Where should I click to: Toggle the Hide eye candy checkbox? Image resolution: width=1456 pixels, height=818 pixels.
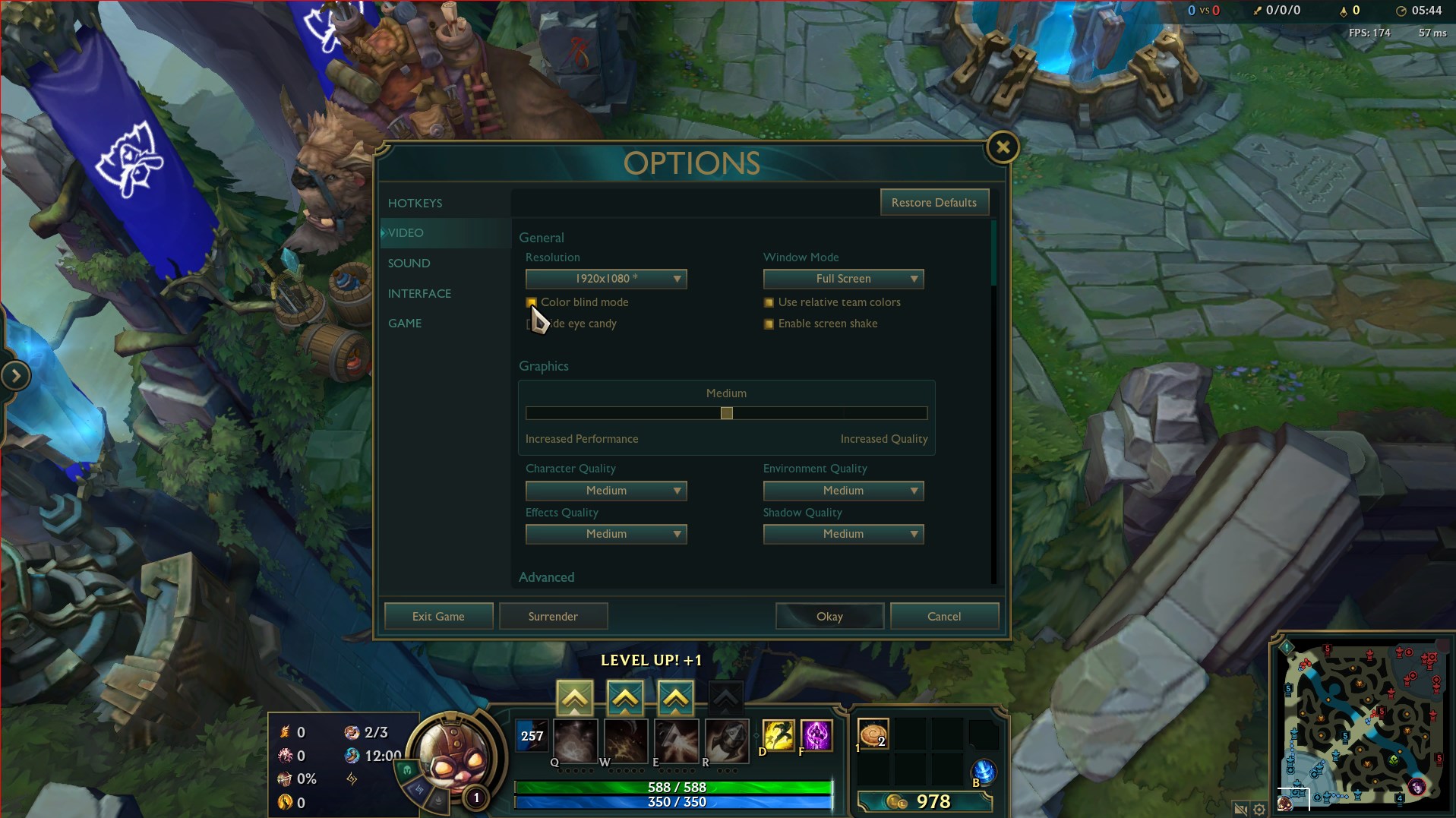pyautogui.click(x=529, y=324)
